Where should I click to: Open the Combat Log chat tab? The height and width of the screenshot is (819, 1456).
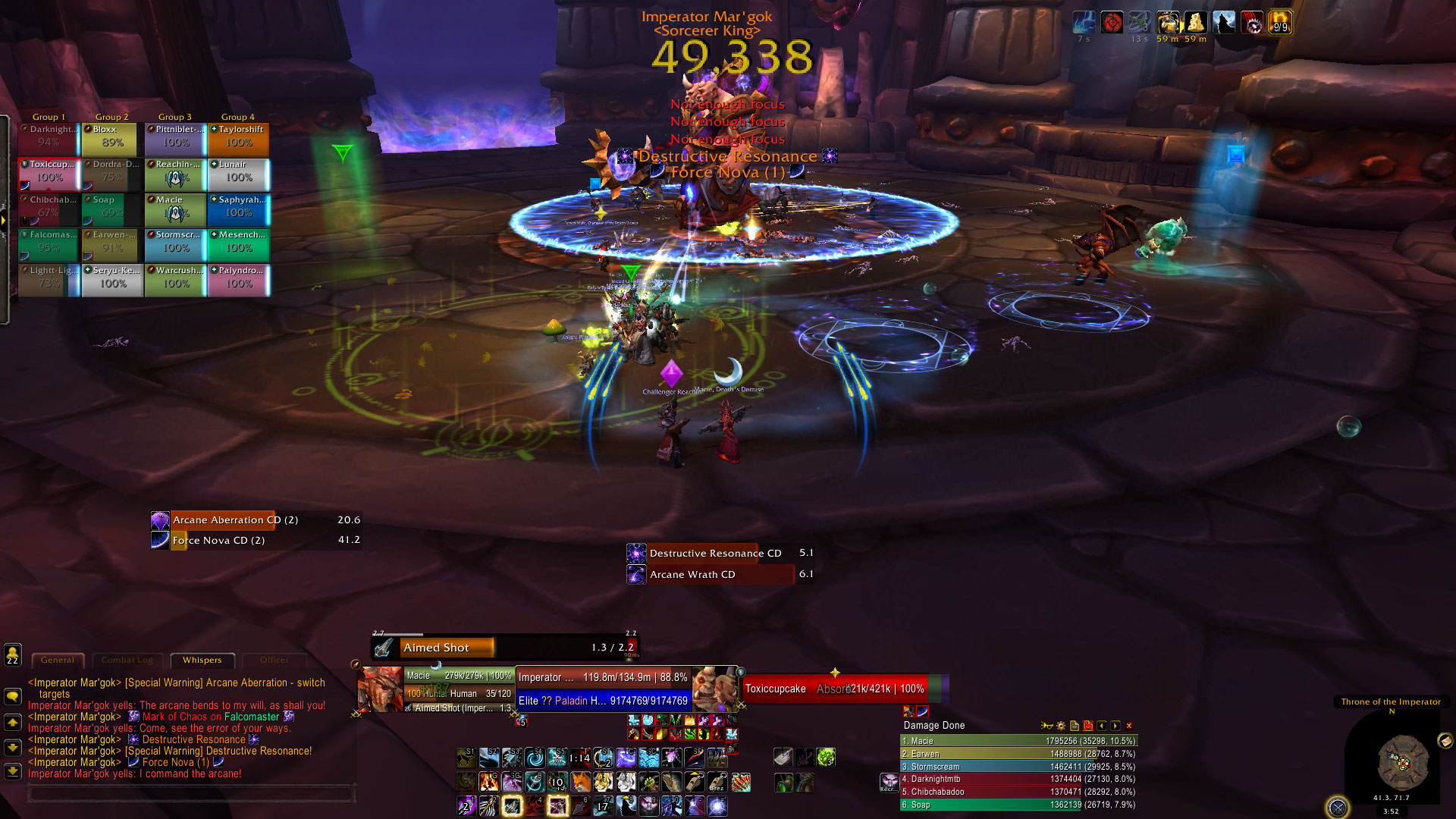127,660
